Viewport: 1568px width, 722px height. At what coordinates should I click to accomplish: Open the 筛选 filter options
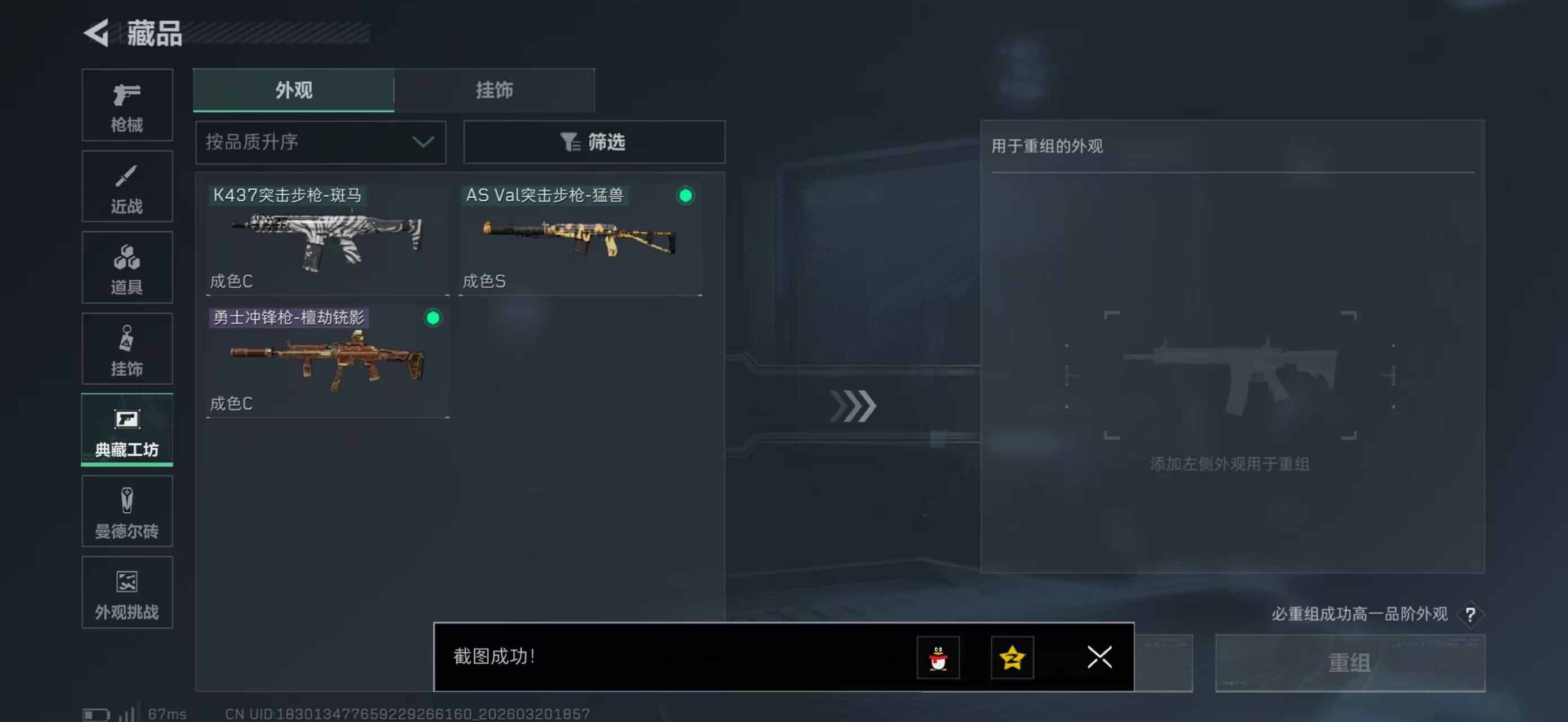594,142
